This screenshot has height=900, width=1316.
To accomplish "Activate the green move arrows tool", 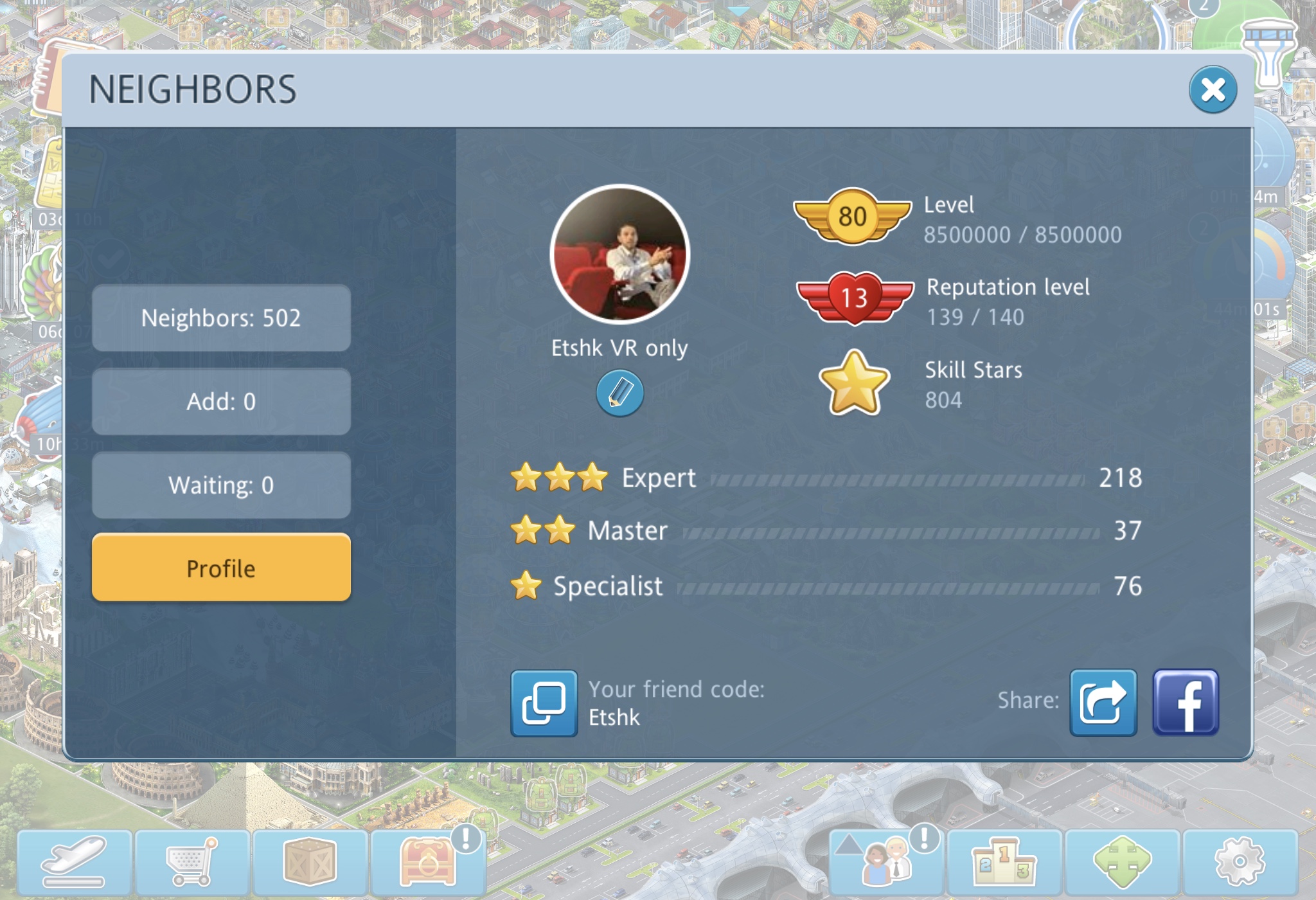I will pos(1122,862).
